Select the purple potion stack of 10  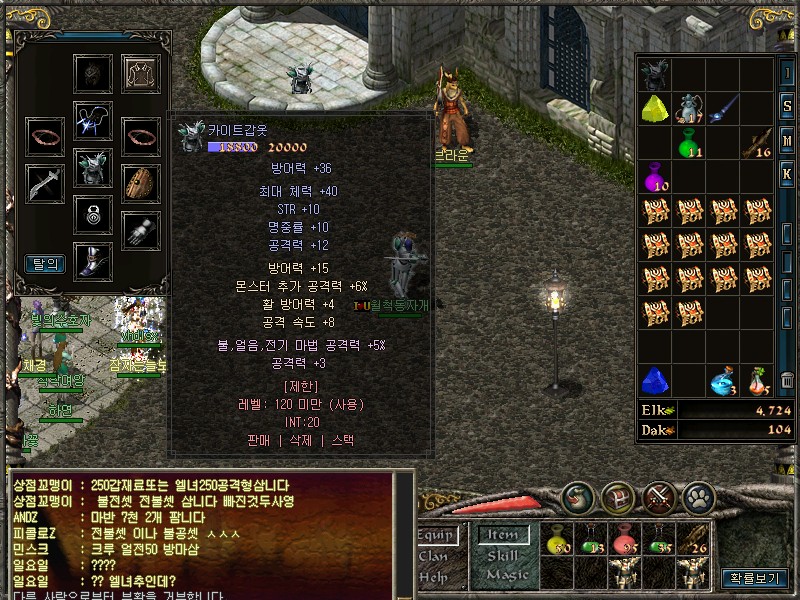(656, 177)
